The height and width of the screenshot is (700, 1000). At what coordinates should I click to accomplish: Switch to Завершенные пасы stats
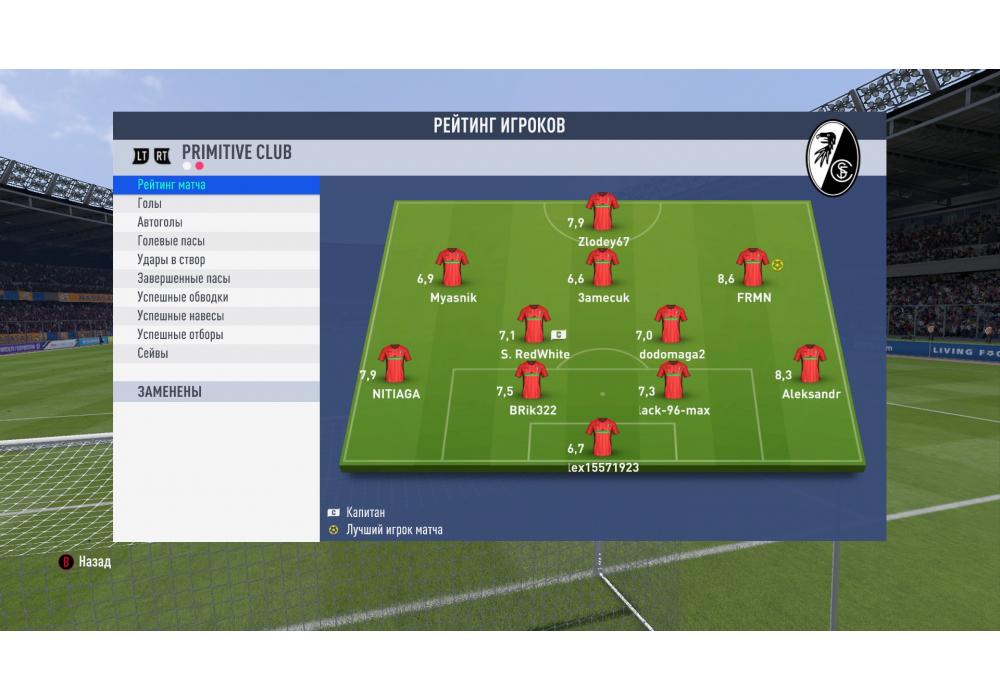[x=216, y=279]
